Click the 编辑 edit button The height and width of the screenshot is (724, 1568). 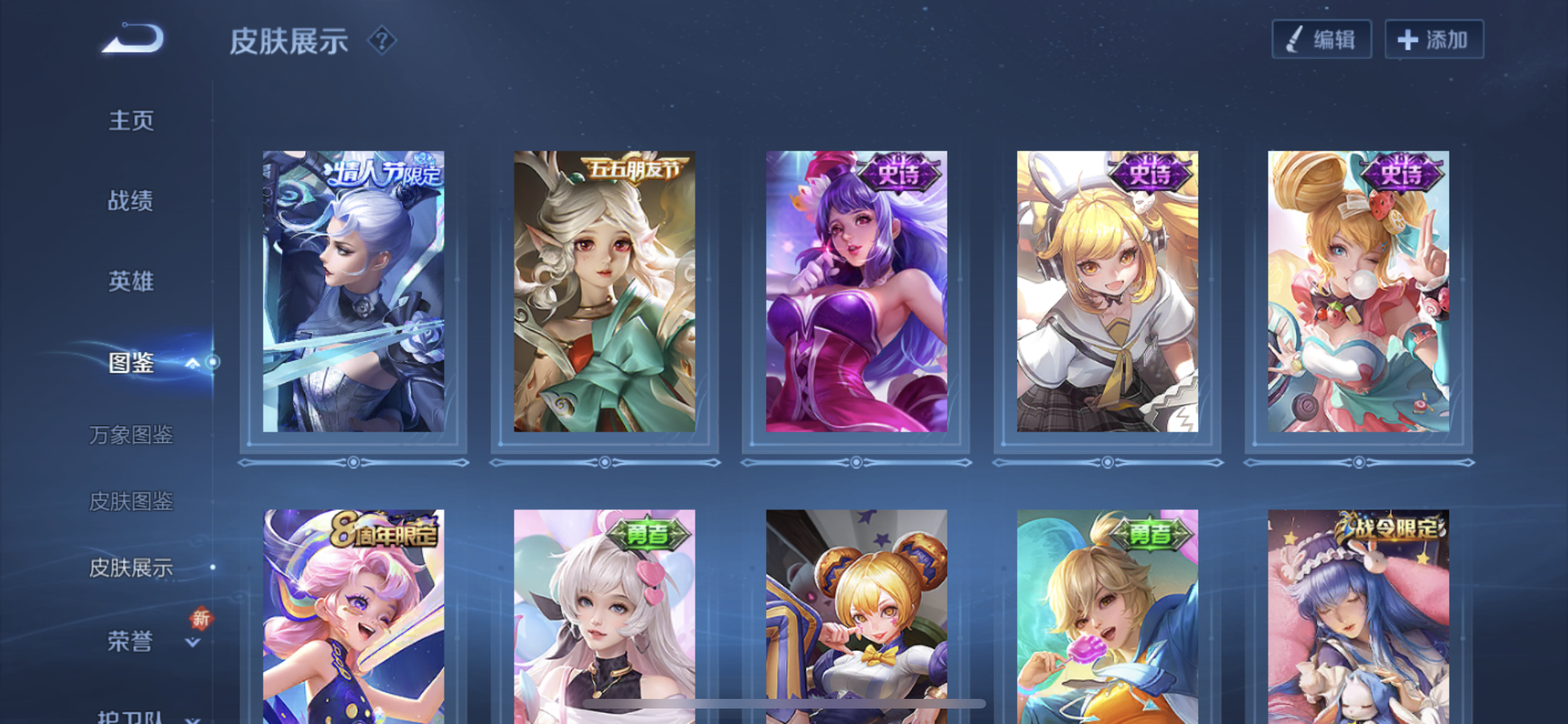(1321, 40)
